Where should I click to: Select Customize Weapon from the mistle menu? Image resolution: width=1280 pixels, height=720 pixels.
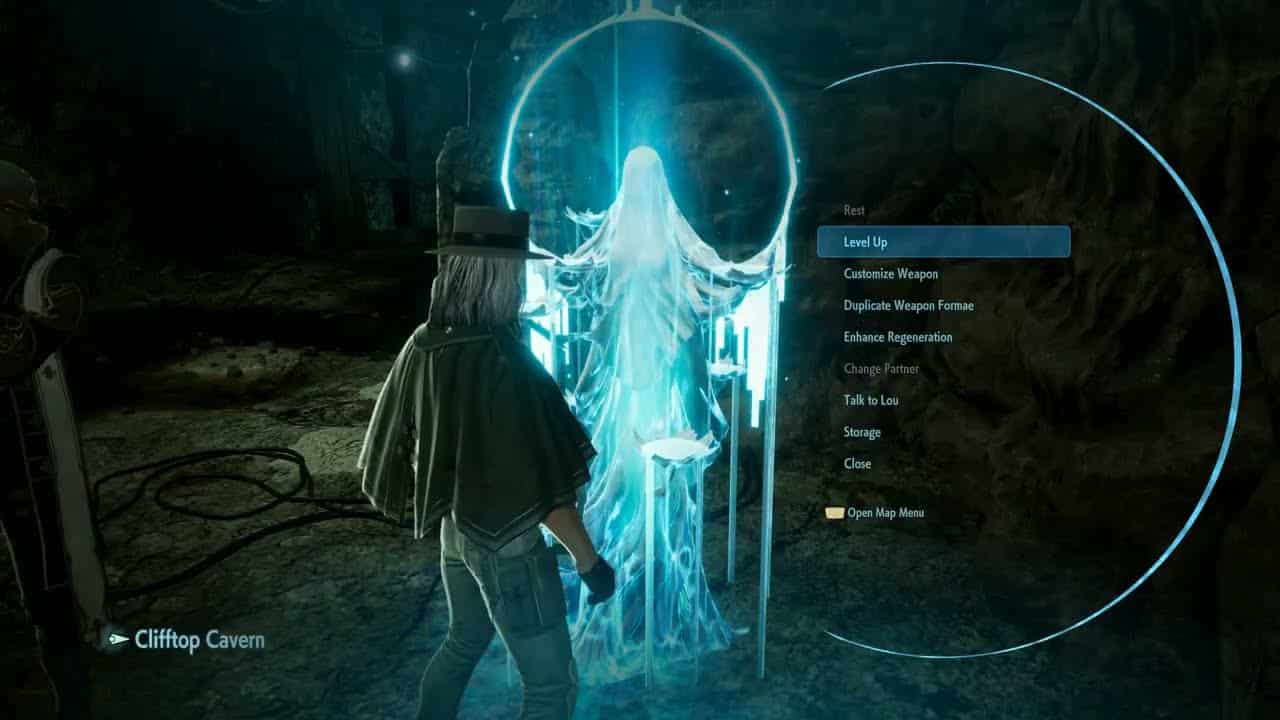(893, 273)
